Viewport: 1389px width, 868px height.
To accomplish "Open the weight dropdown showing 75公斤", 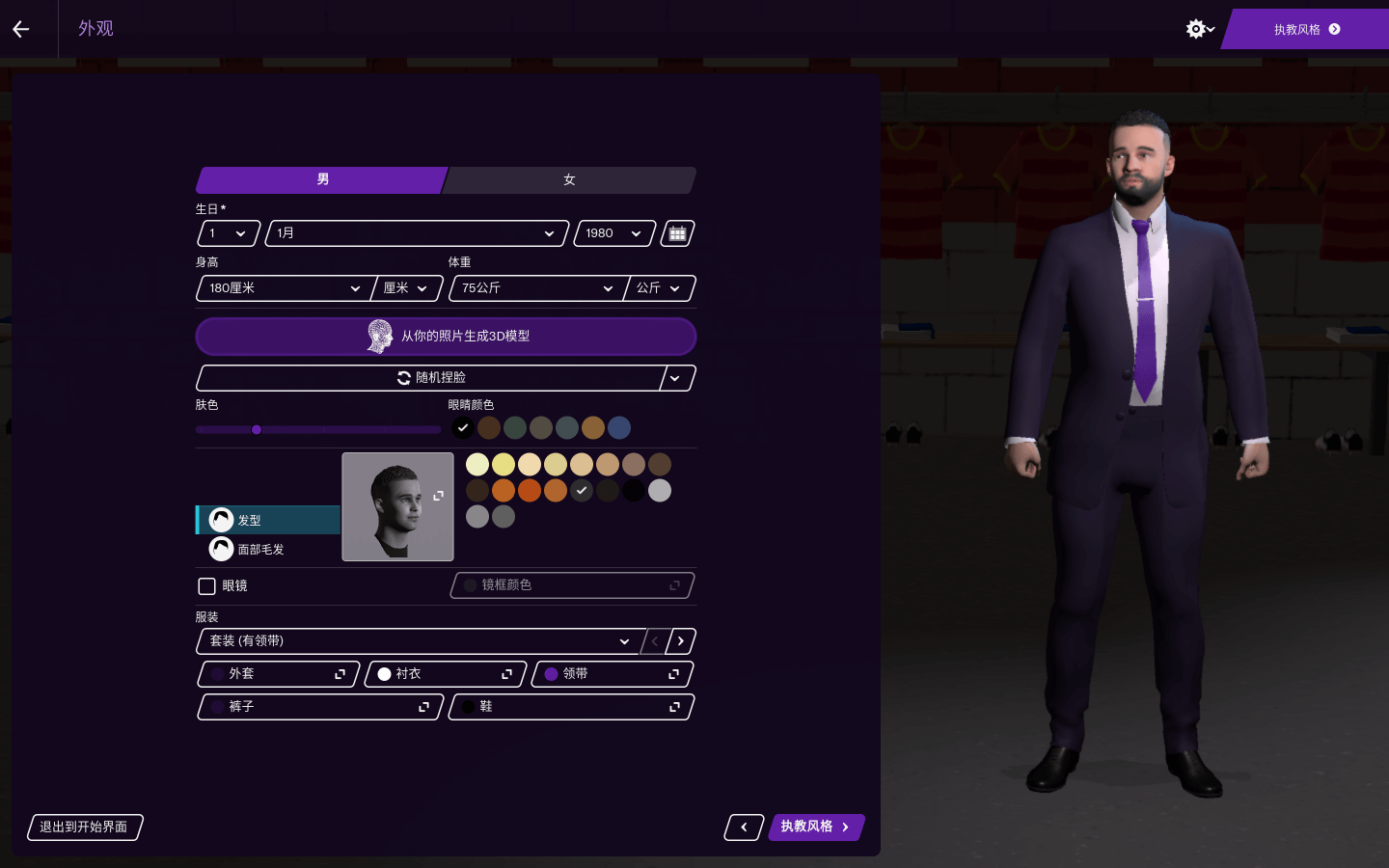I will click(x=536, y=288).
